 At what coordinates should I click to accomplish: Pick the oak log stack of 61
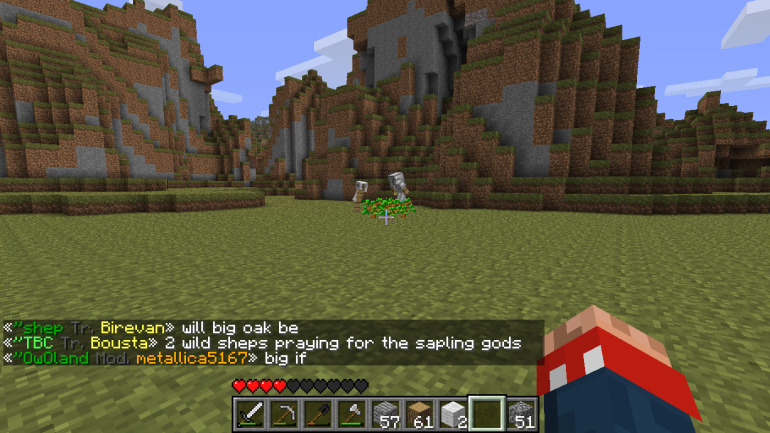click(420, 414)
